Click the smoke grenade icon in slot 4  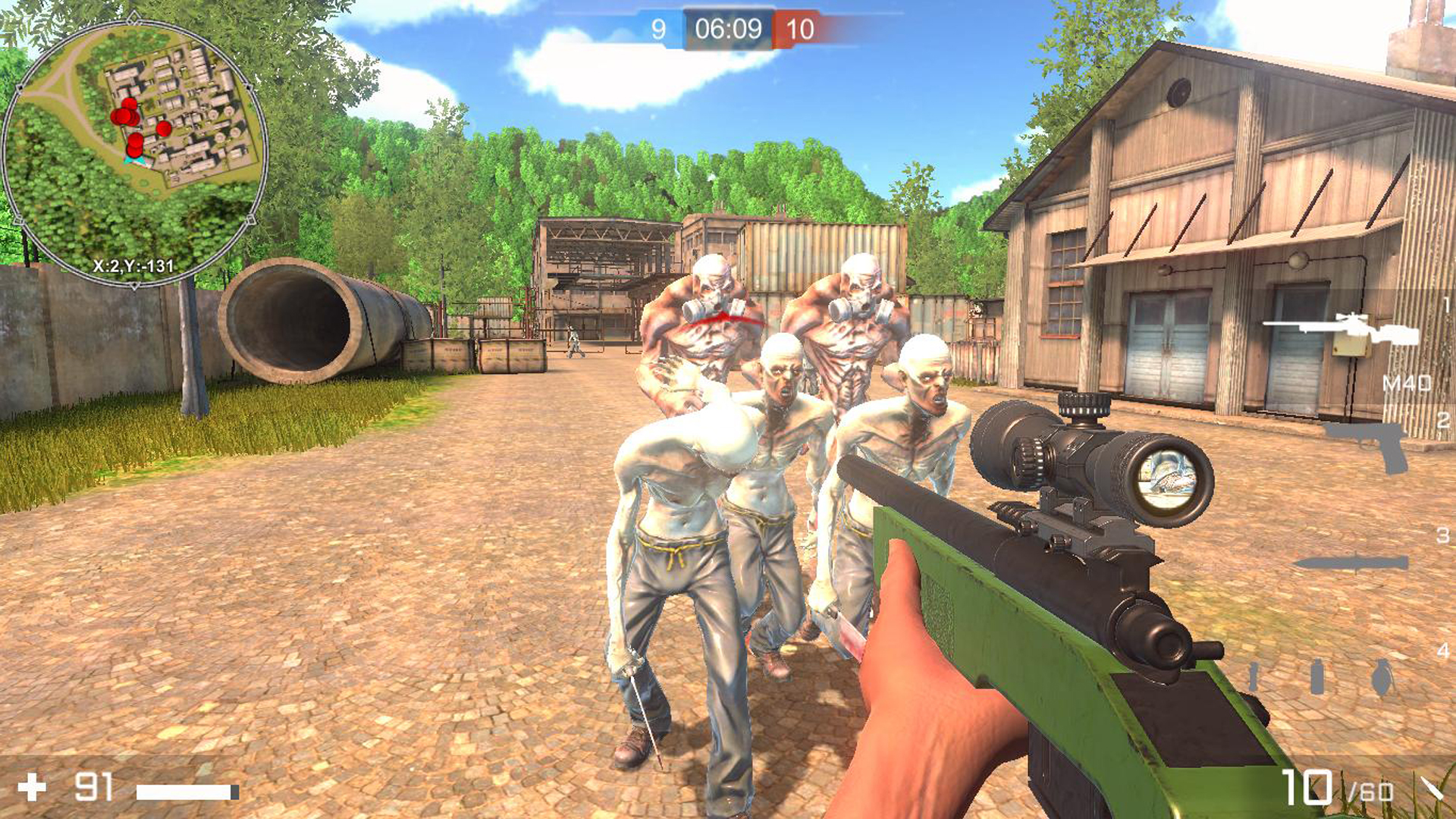point(1317,677)
